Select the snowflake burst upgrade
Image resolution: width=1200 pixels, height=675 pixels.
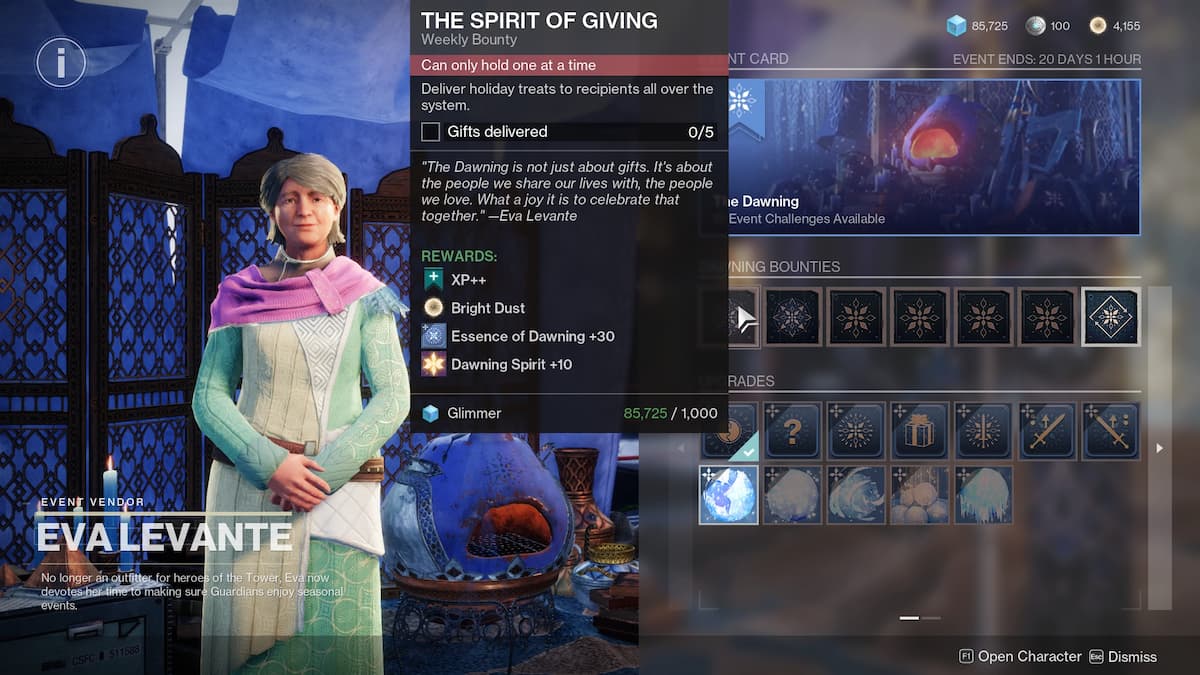857,431
